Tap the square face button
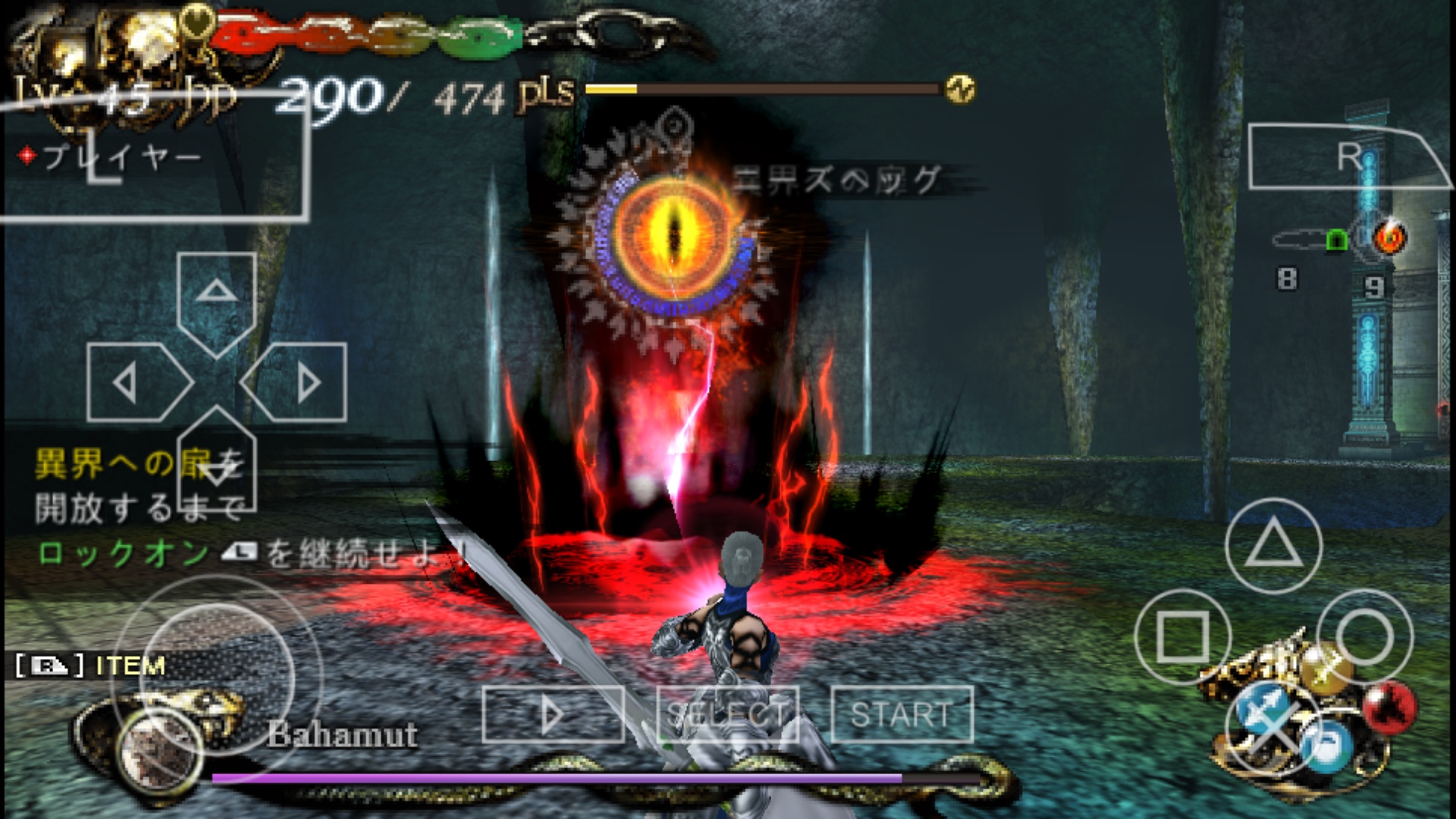The width and height of the screenshot is (1456, 819). coord(1182,637)
